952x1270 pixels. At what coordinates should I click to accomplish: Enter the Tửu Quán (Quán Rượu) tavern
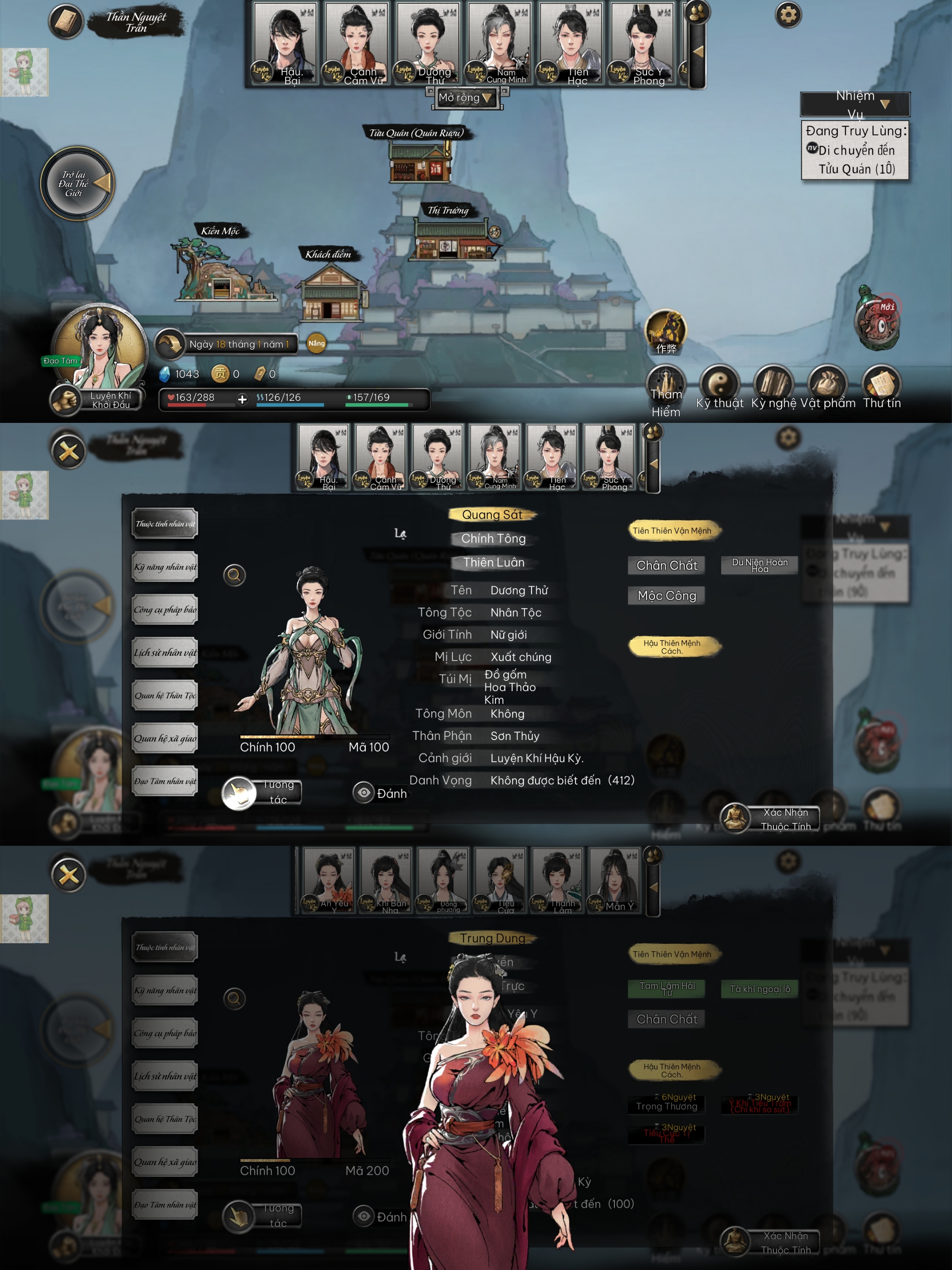pyautogui.click(x=419, y=161)
